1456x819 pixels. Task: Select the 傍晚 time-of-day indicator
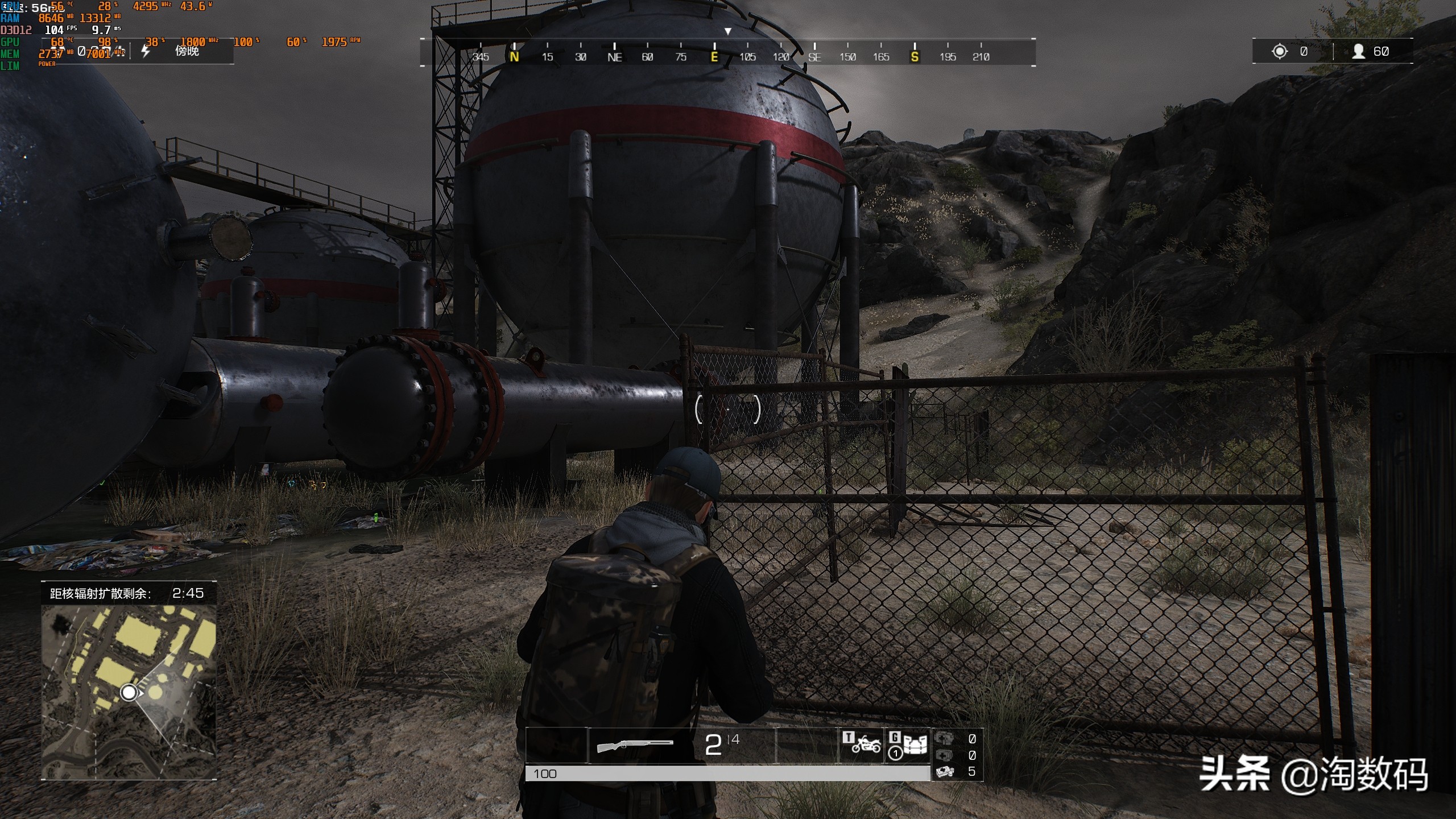point(187,51)
